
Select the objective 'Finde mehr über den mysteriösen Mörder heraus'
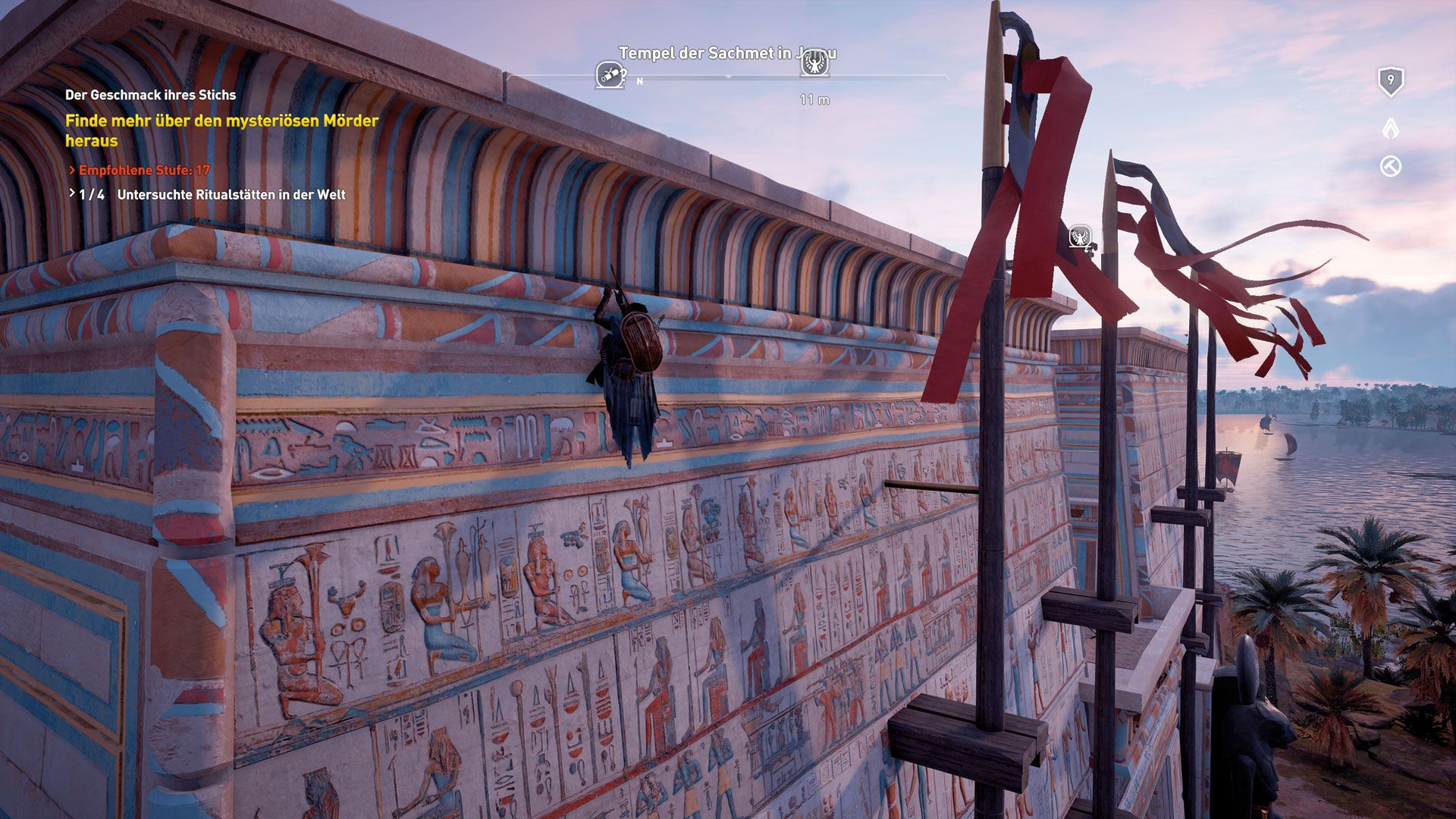(221, 130)
